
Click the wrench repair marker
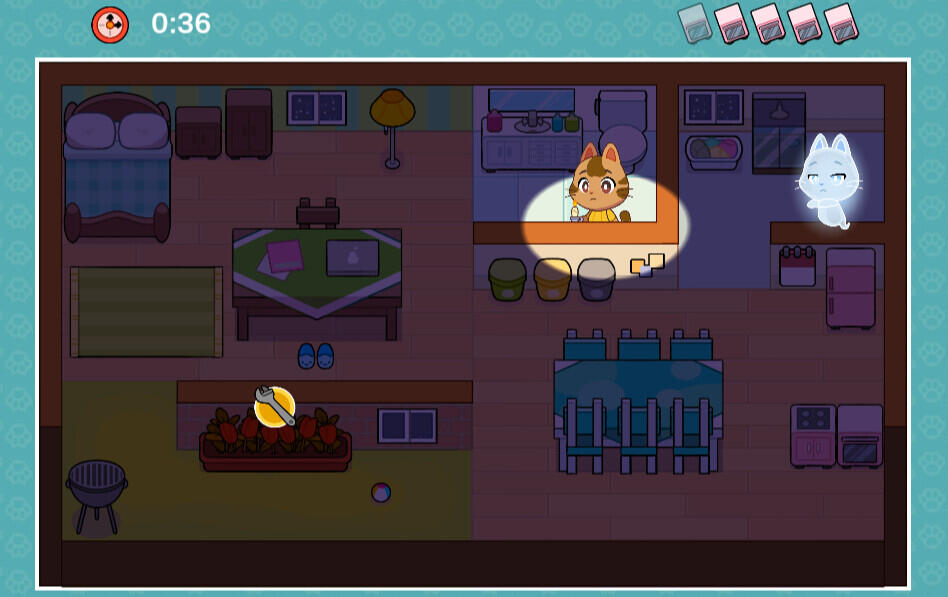pos(274,406)
